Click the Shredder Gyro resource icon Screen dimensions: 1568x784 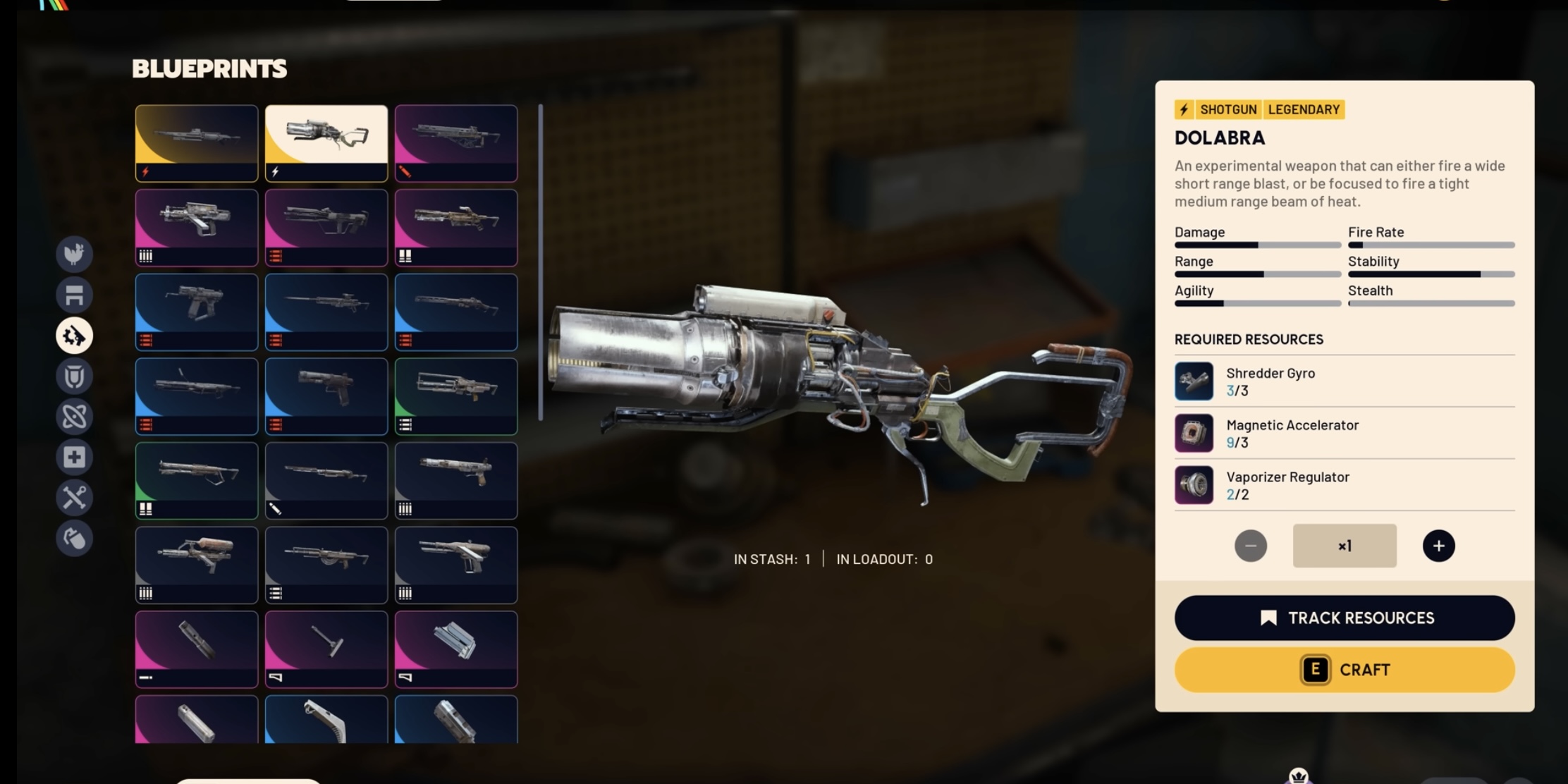point(1194,381)
